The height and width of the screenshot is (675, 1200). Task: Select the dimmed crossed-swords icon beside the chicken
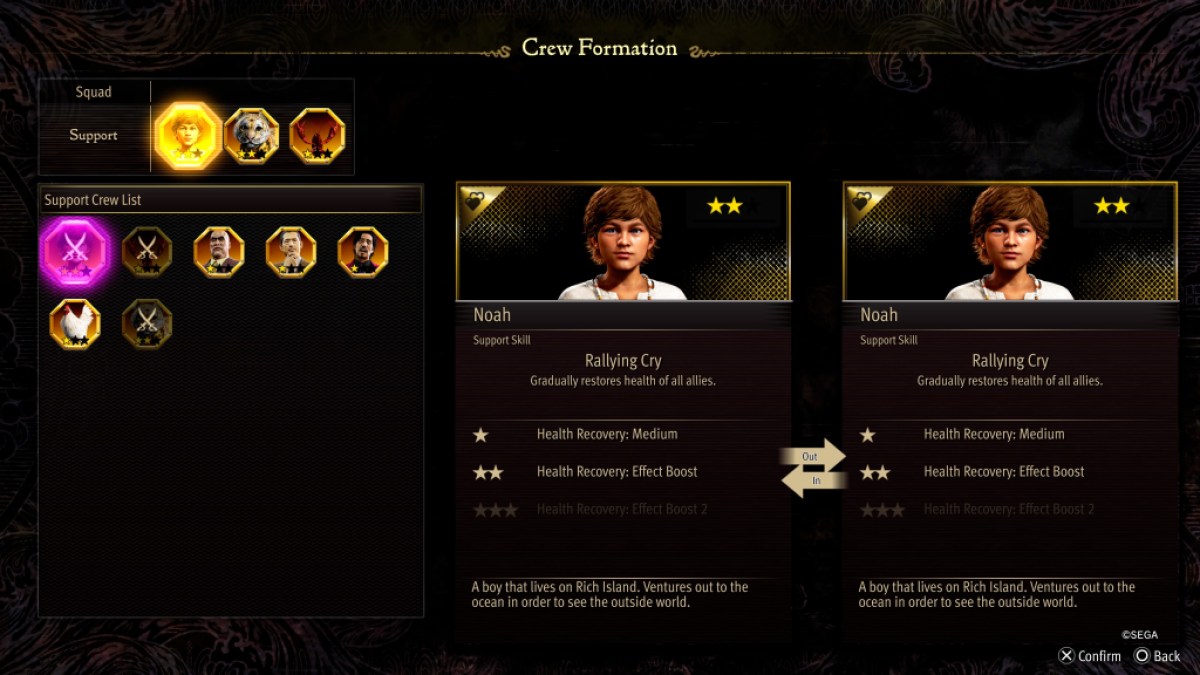pyautogui.click(x=147, y=324)
